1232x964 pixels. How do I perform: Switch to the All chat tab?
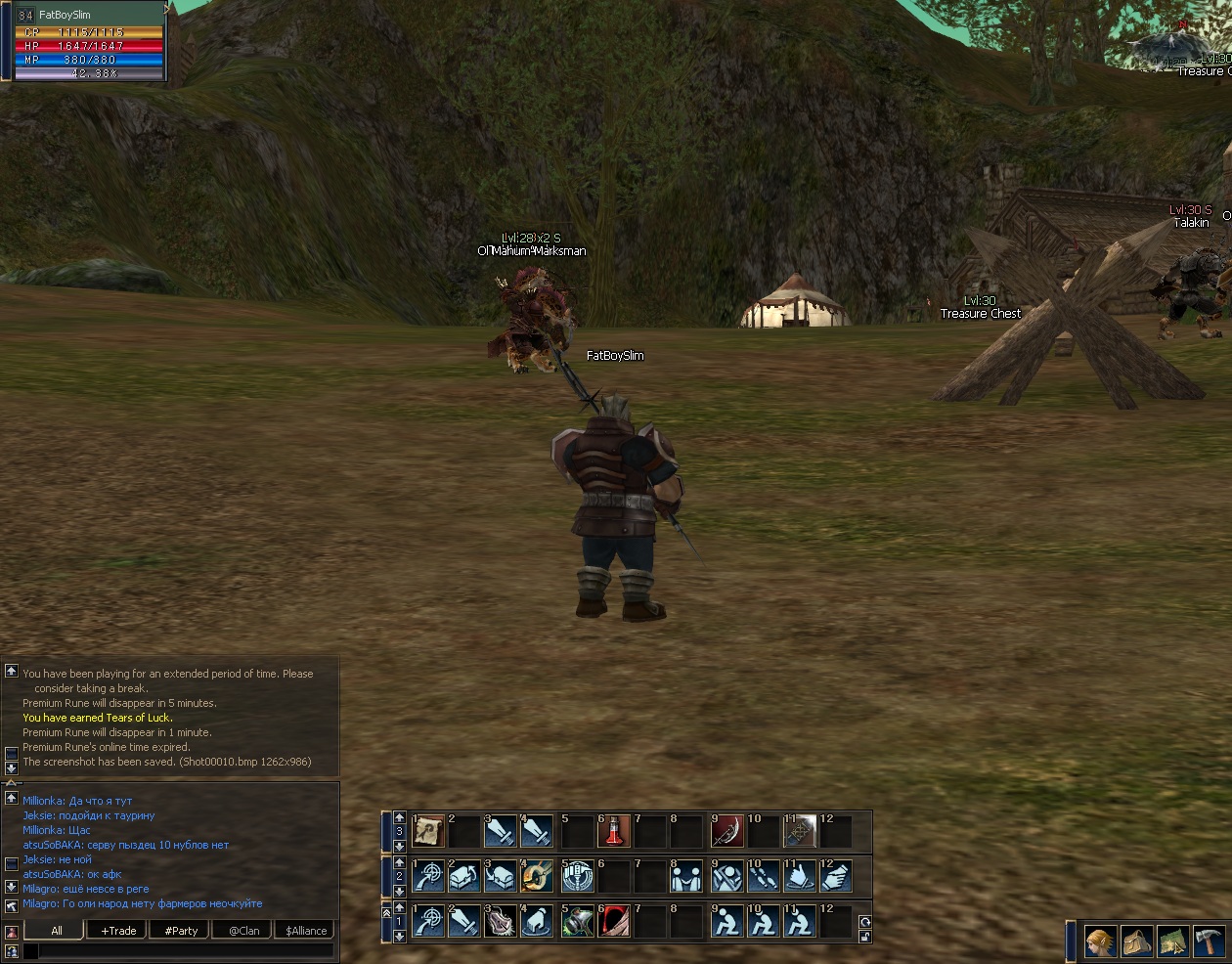click(56, 930)
